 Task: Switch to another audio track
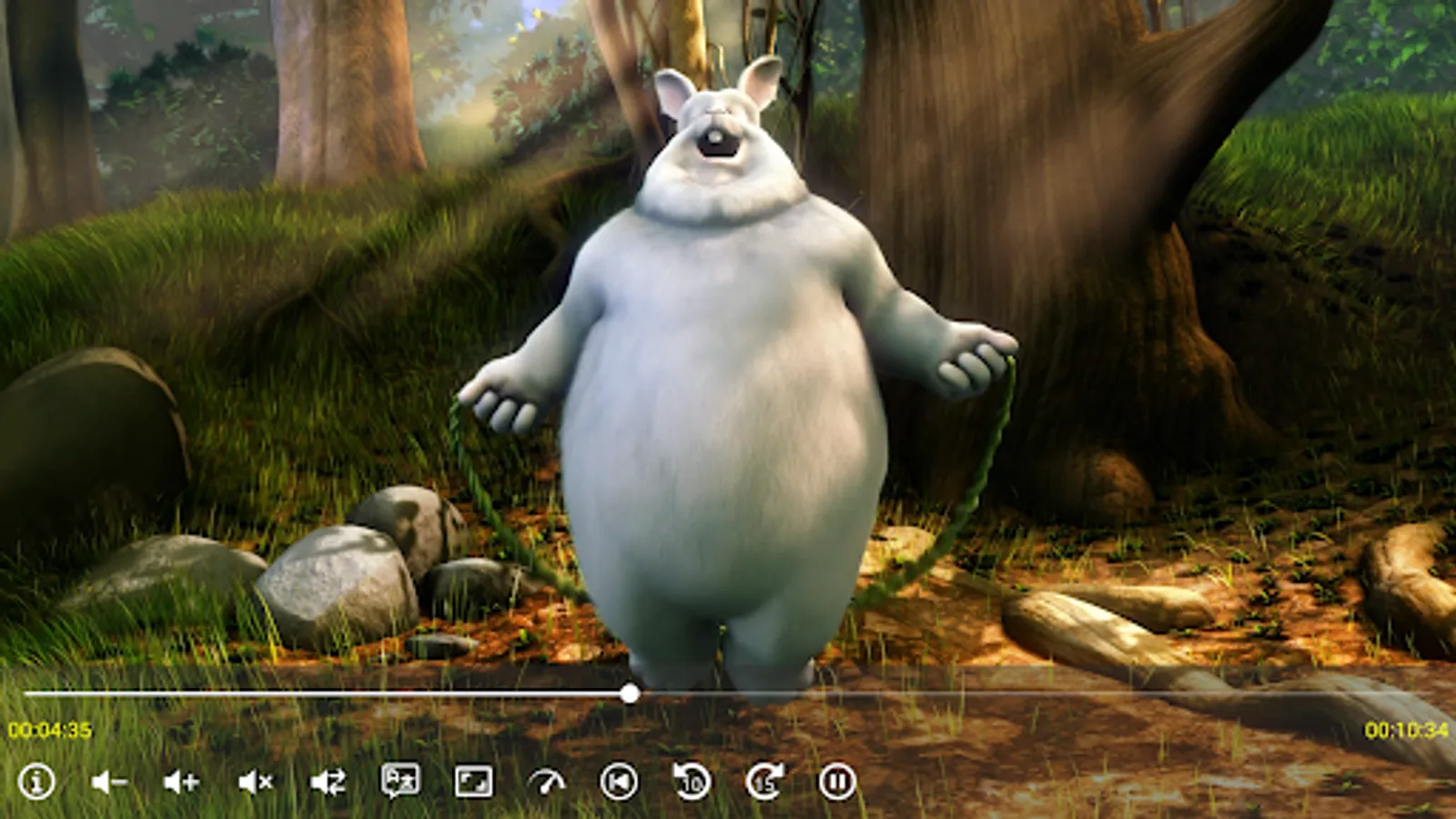click(x=328, y=781)
